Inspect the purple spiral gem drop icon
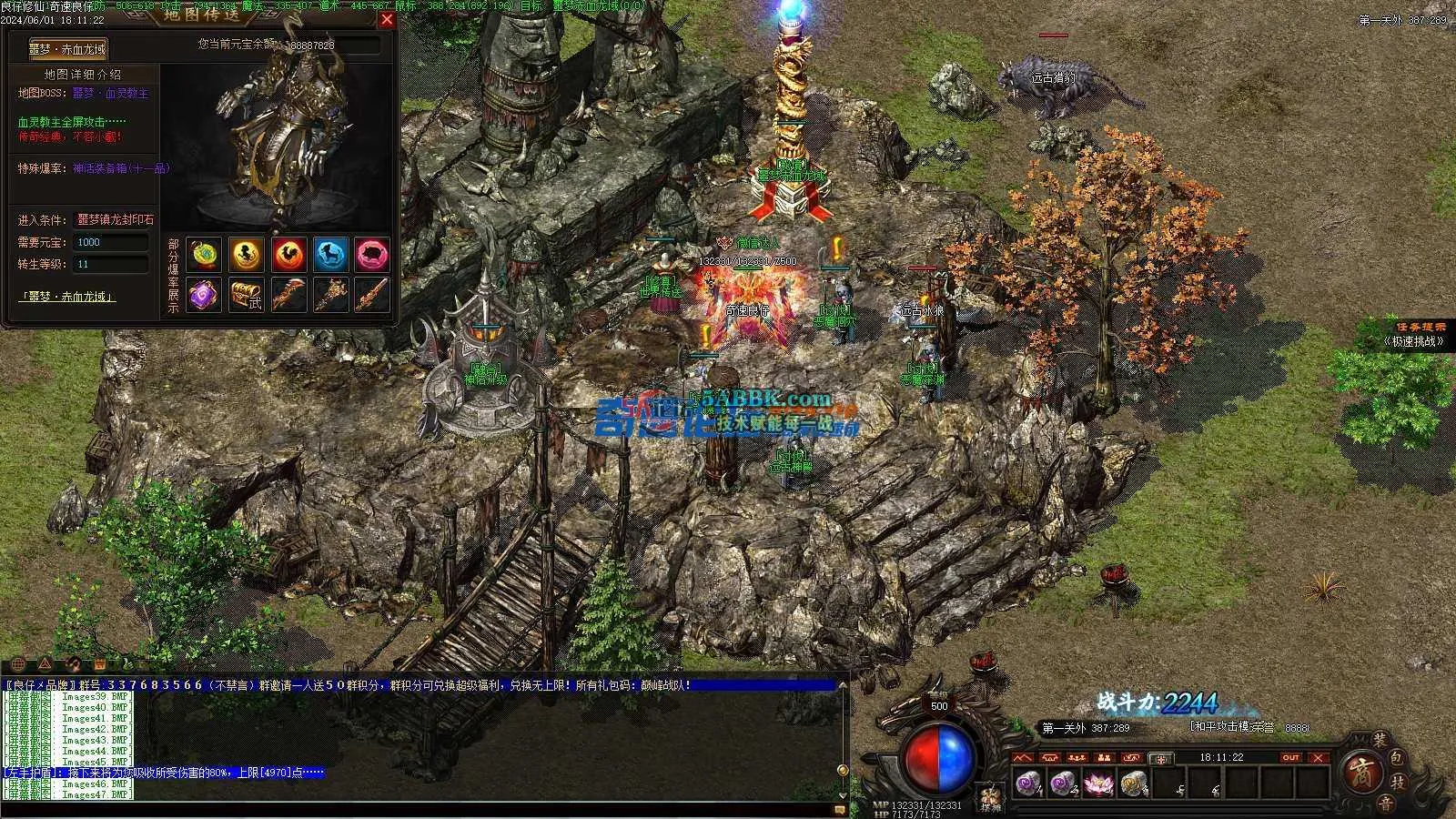This screenshot has width=1456, height=819. click(x=204, y=295)
